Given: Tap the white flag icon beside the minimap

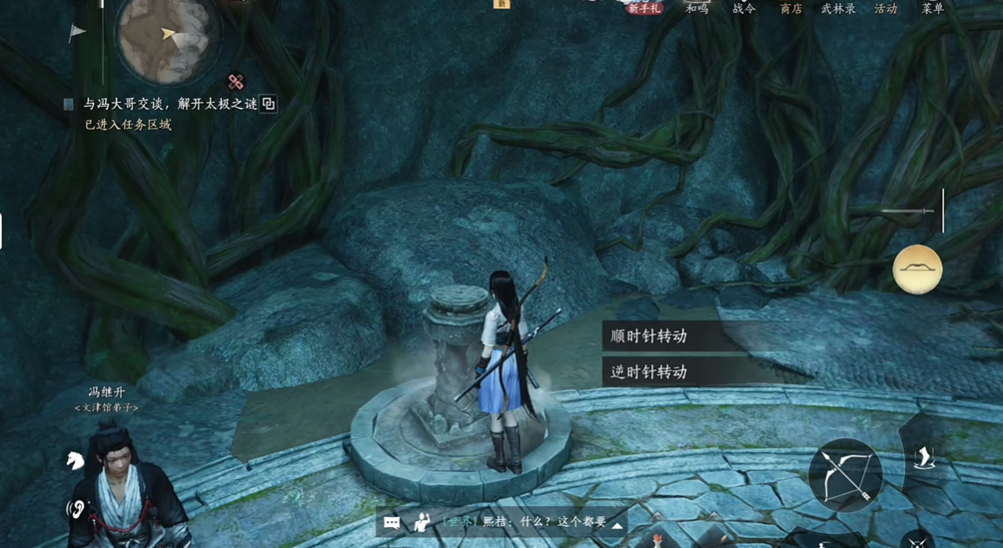Looking at the screenshot, I should coord(77,32).
